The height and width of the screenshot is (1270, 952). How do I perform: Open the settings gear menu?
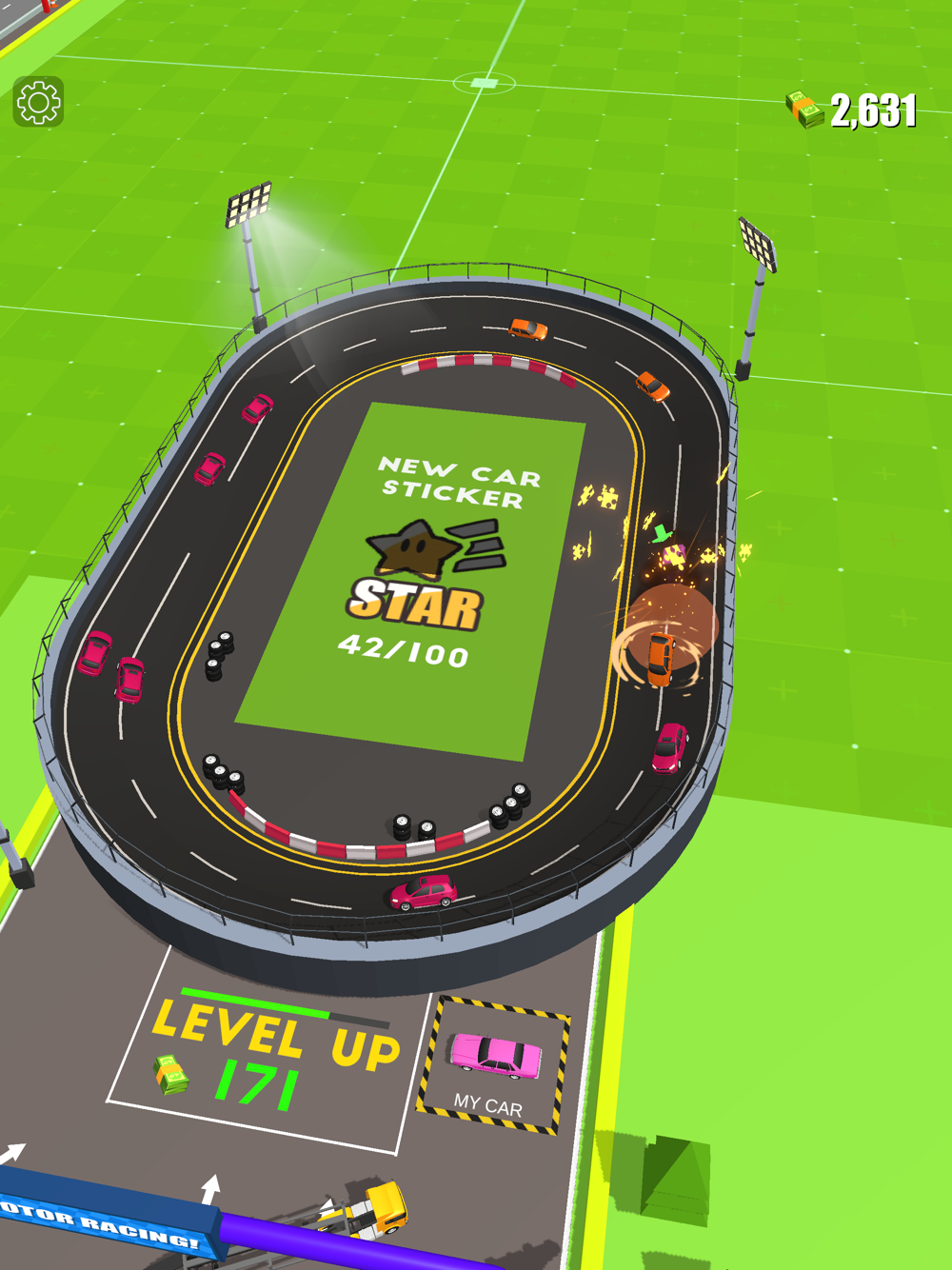pos(38,102)
